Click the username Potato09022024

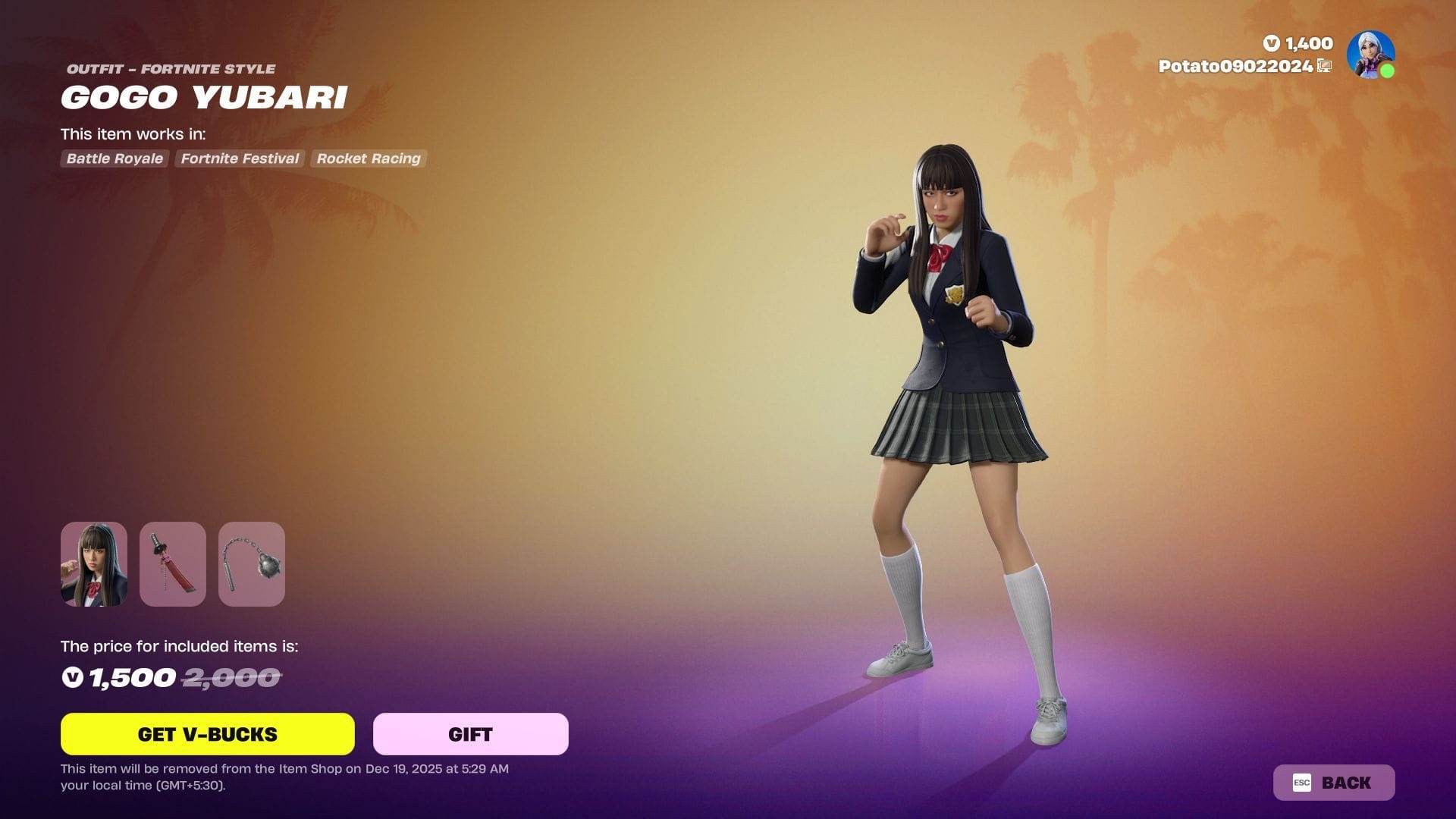(x=1235, y=66)
